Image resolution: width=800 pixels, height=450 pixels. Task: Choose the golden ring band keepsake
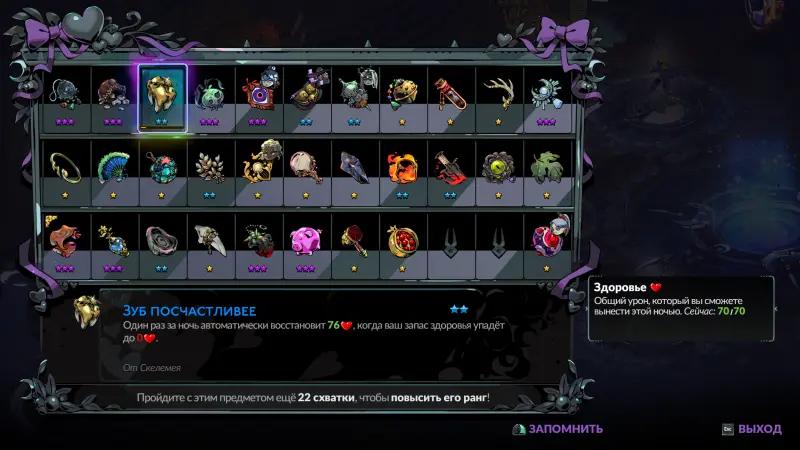66,165
